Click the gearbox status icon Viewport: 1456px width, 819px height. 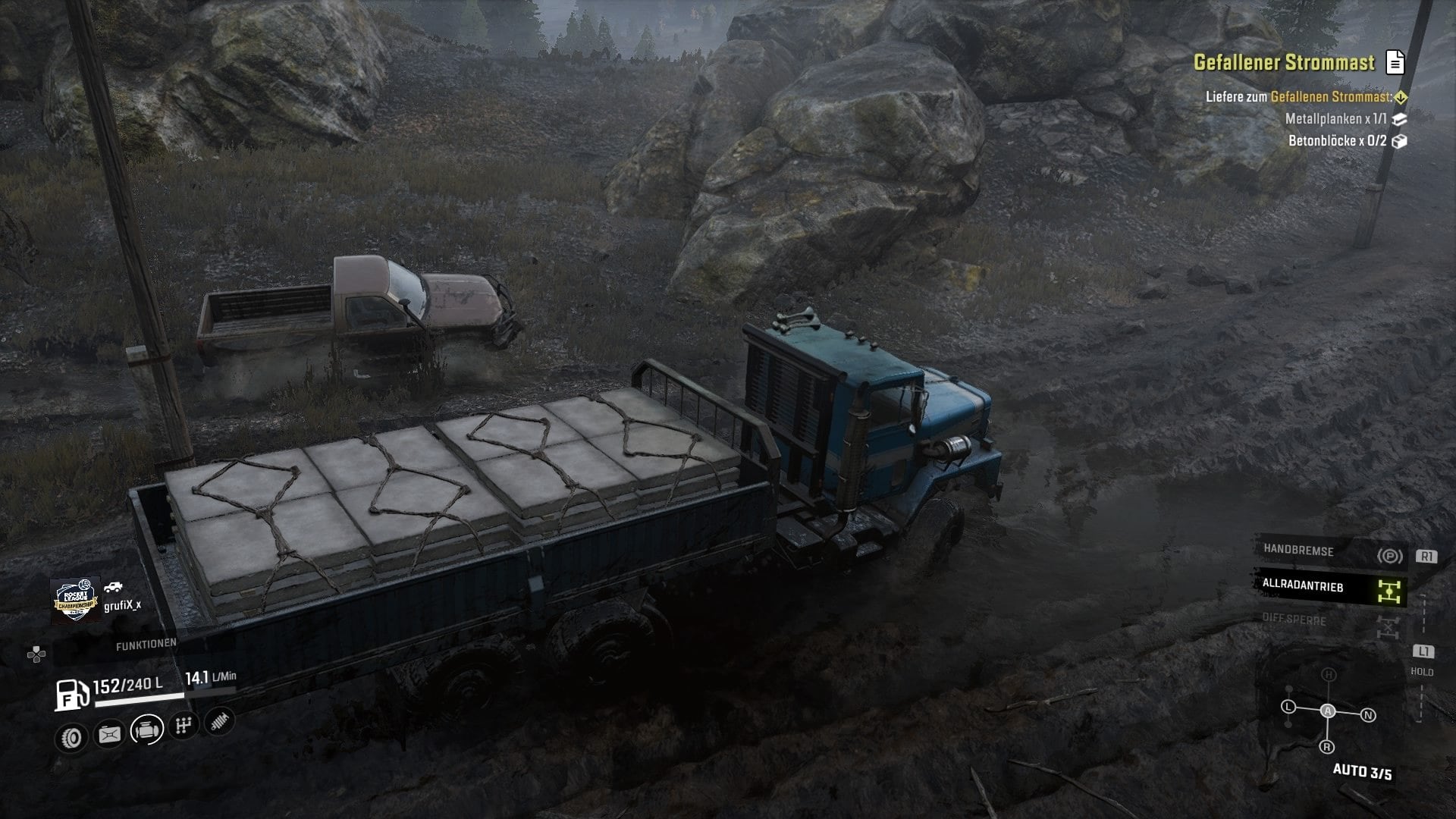(183, 726)
